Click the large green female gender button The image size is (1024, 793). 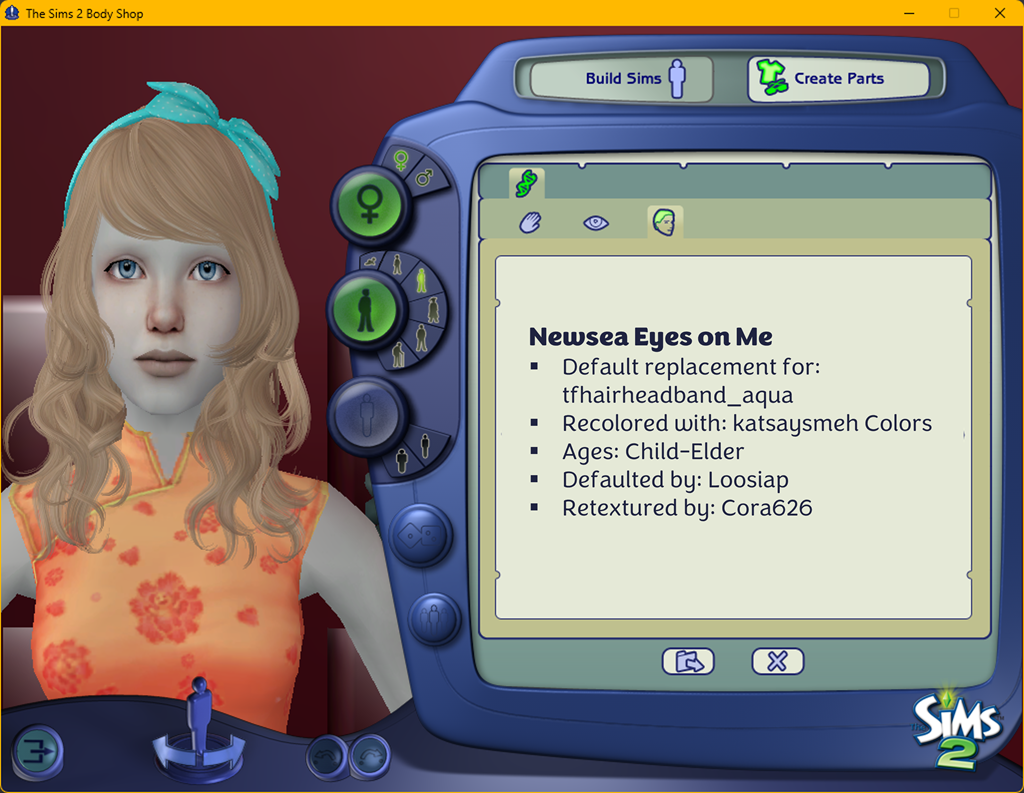pos(368,204)
